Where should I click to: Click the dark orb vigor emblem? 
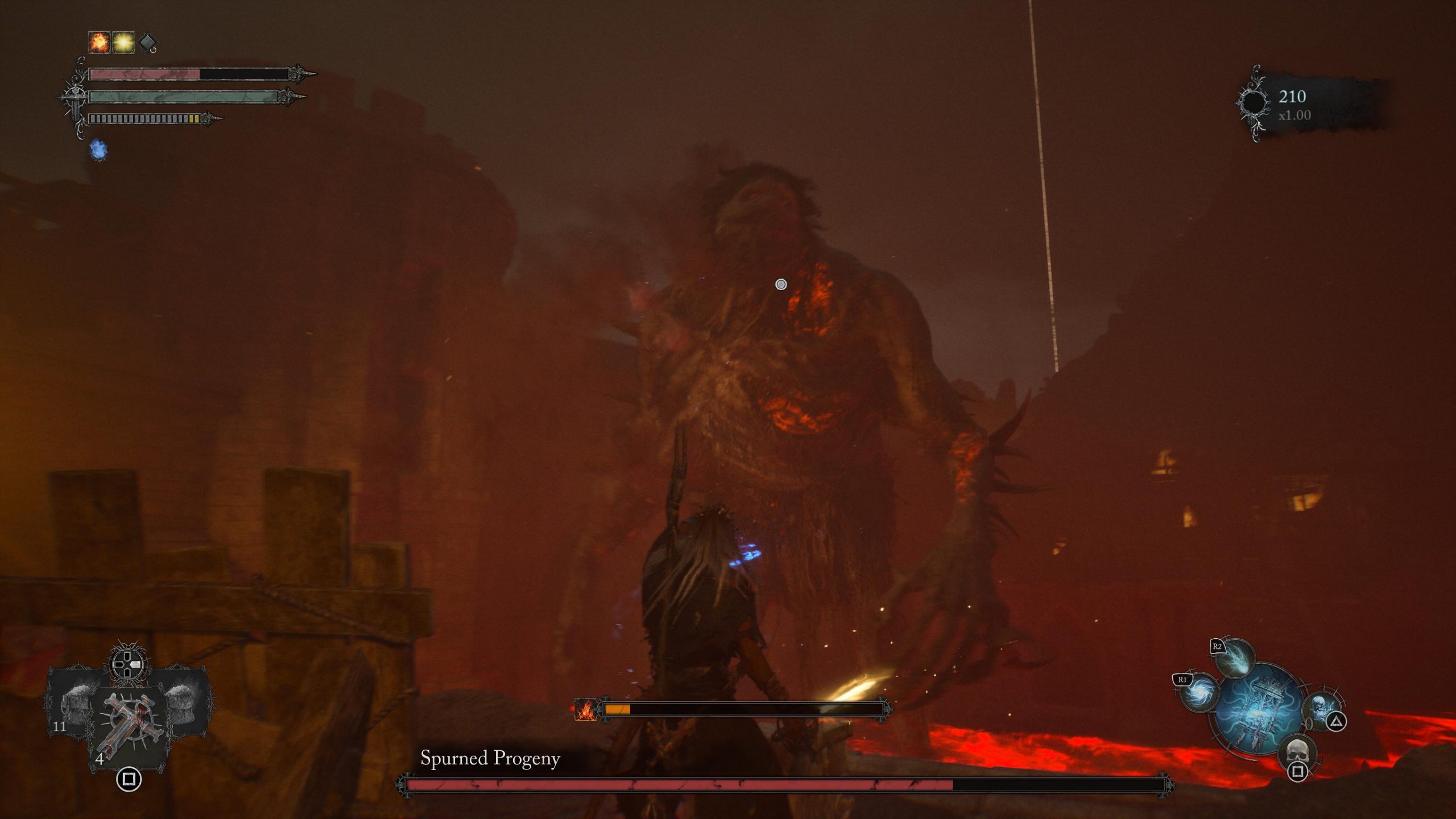click(x=1253, y=104)
